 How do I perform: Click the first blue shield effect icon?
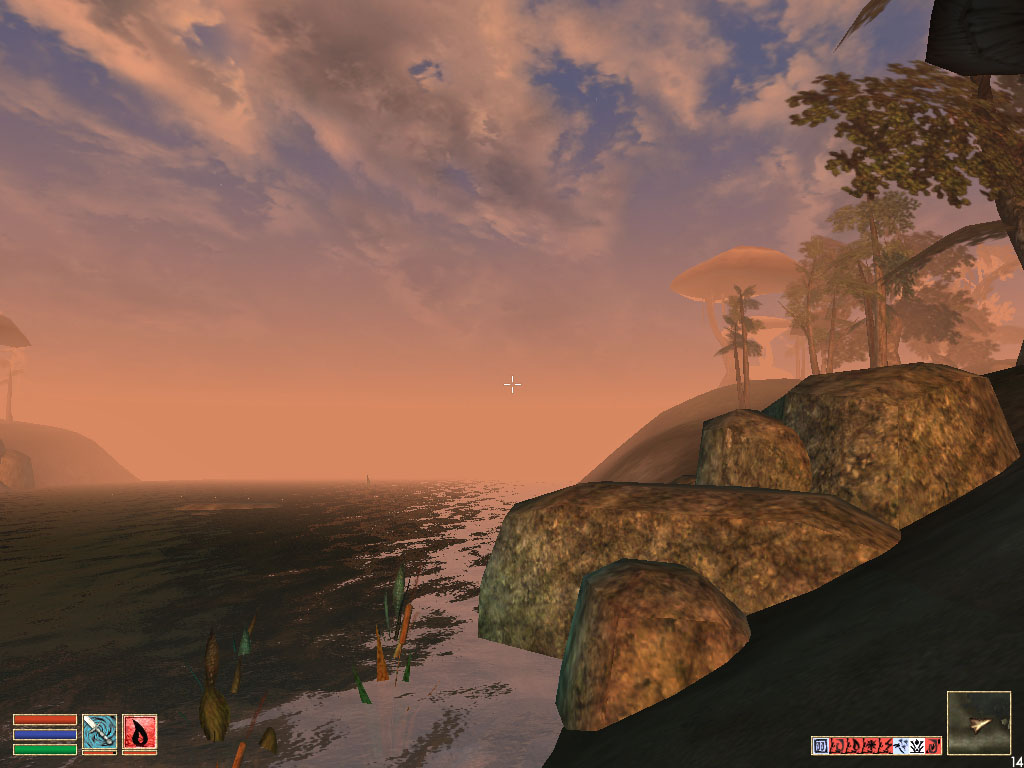point(821,745)
